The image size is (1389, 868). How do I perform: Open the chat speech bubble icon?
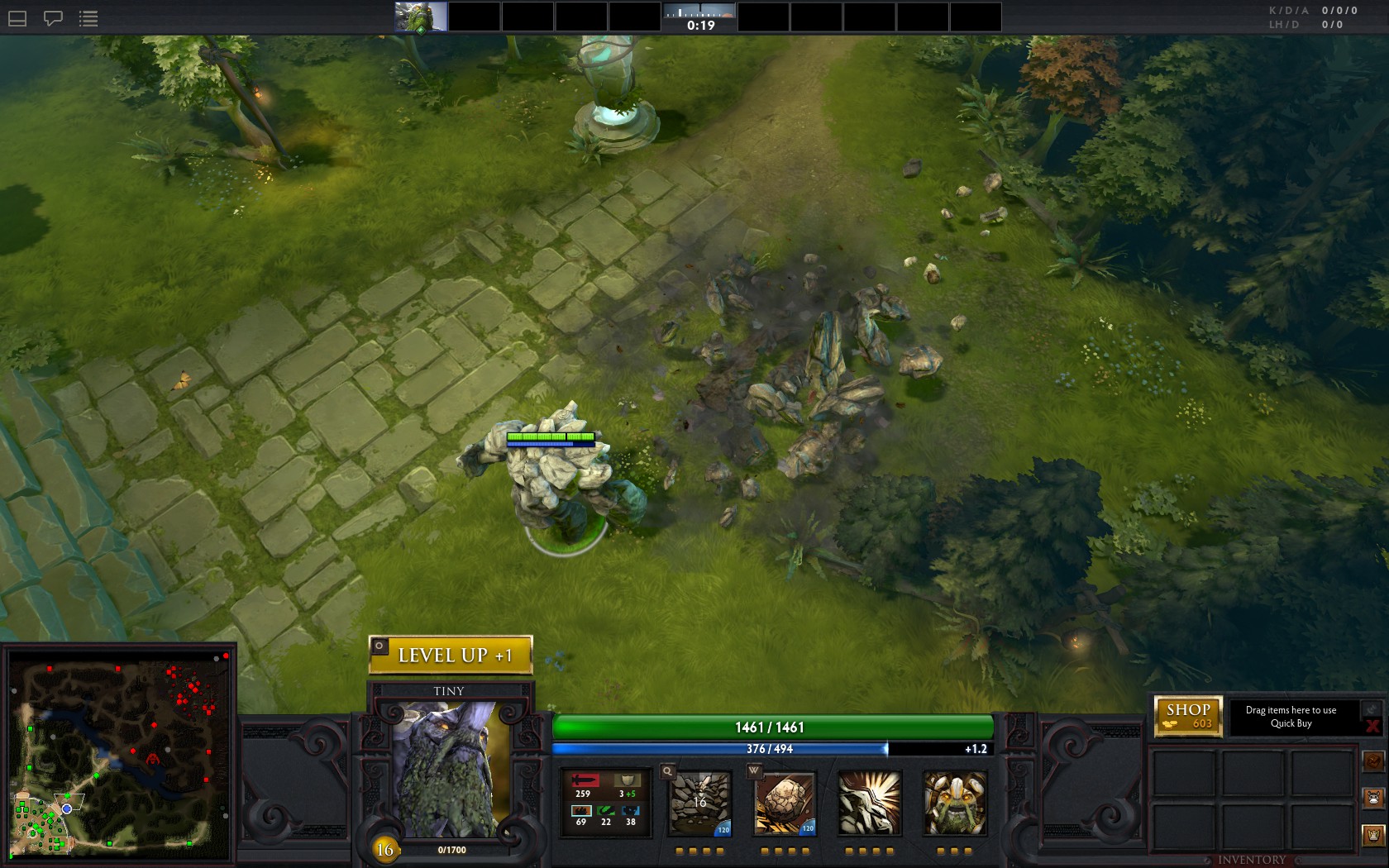pos(53,18)
